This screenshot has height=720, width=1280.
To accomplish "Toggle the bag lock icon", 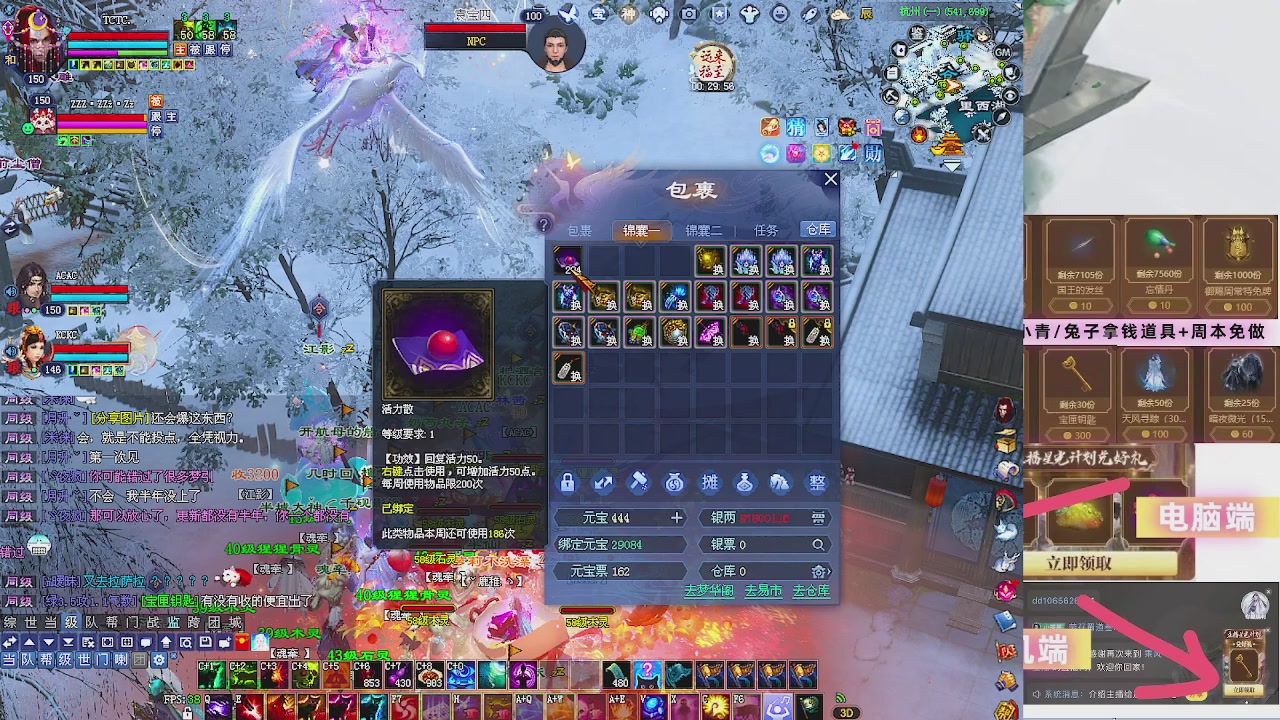I will (x=567, y=483).
